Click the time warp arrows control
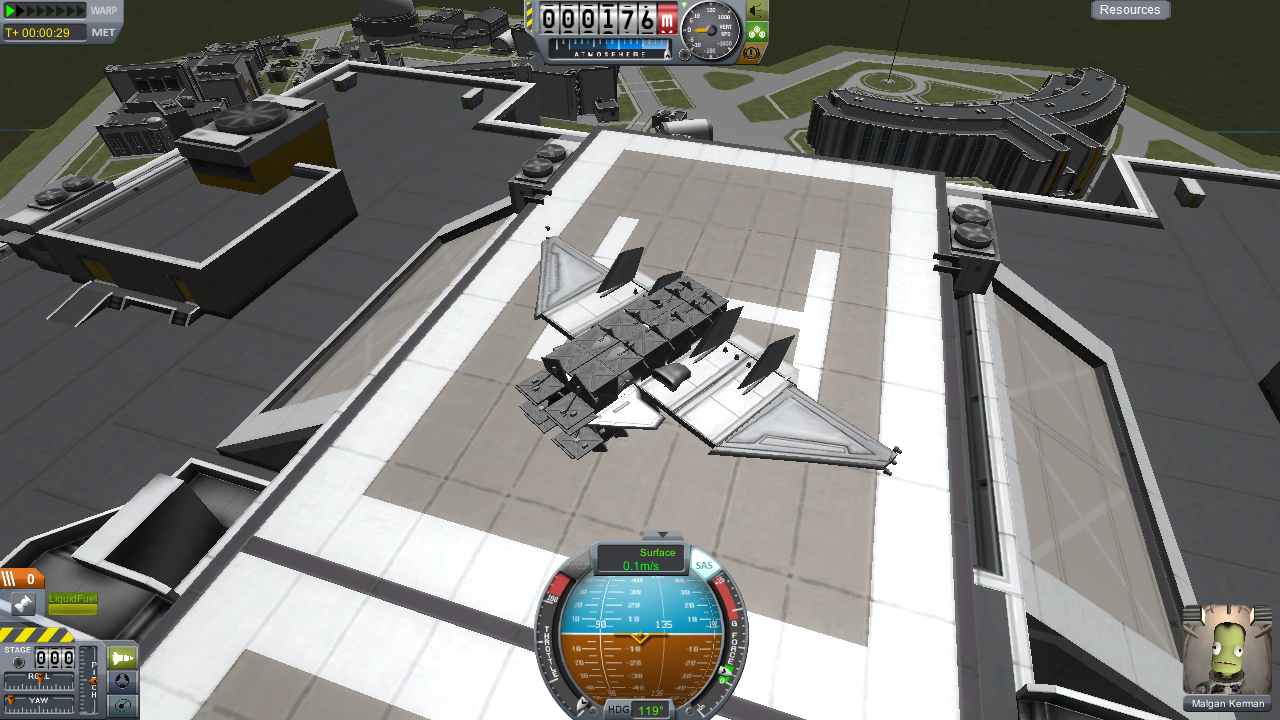This screenshot has height=720, width=1280. click(x=45, y=10)
